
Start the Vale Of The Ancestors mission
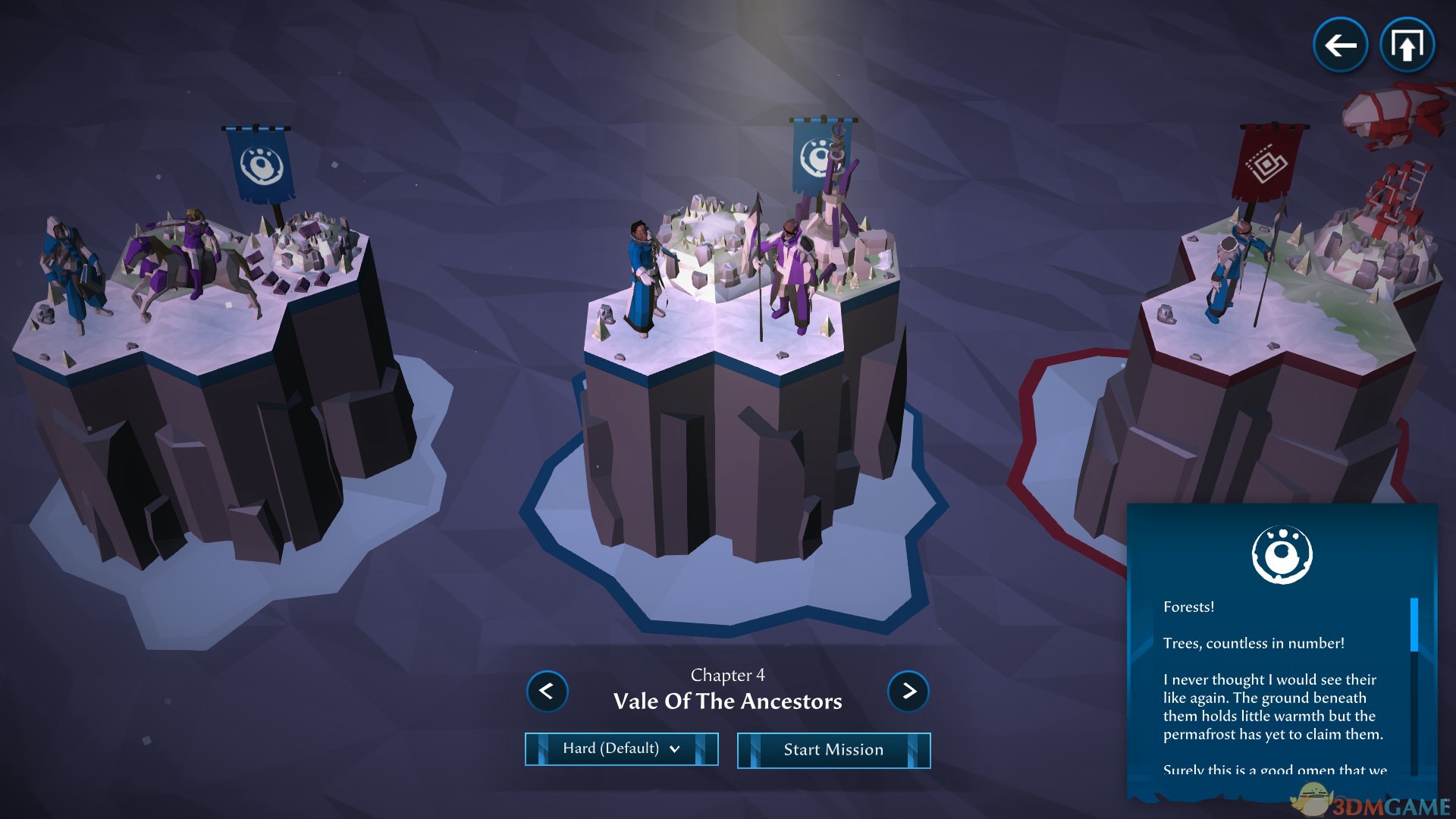[x=833, y=750]
